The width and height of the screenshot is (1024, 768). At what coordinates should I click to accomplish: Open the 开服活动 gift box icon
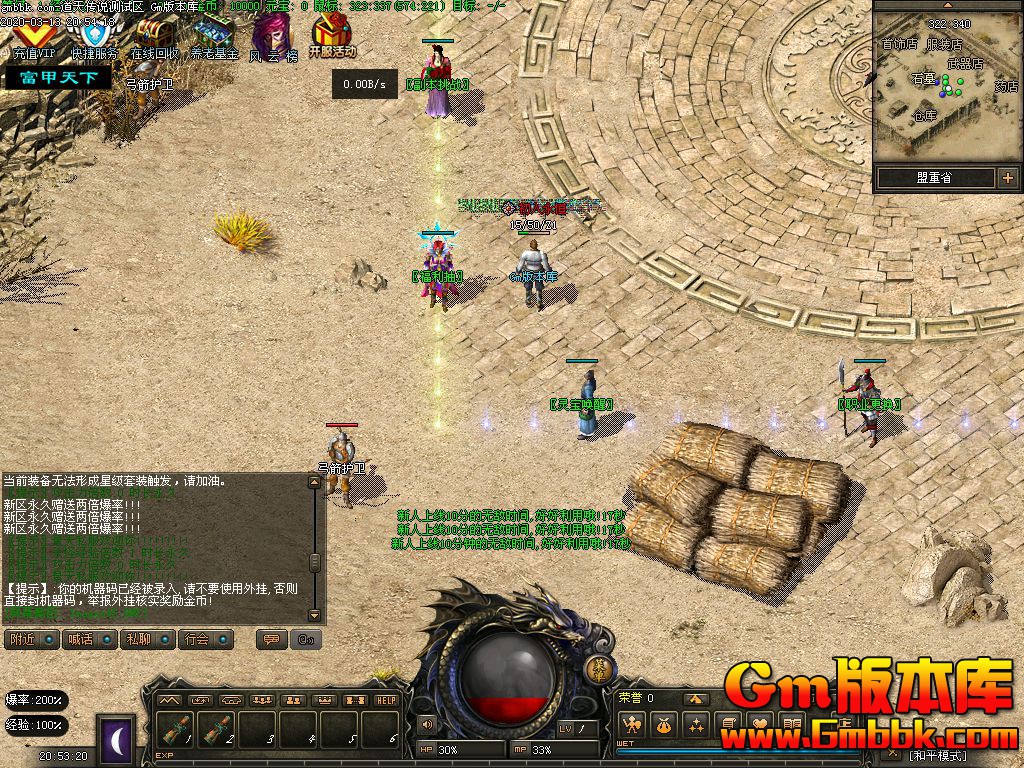[x=332, y=34]
